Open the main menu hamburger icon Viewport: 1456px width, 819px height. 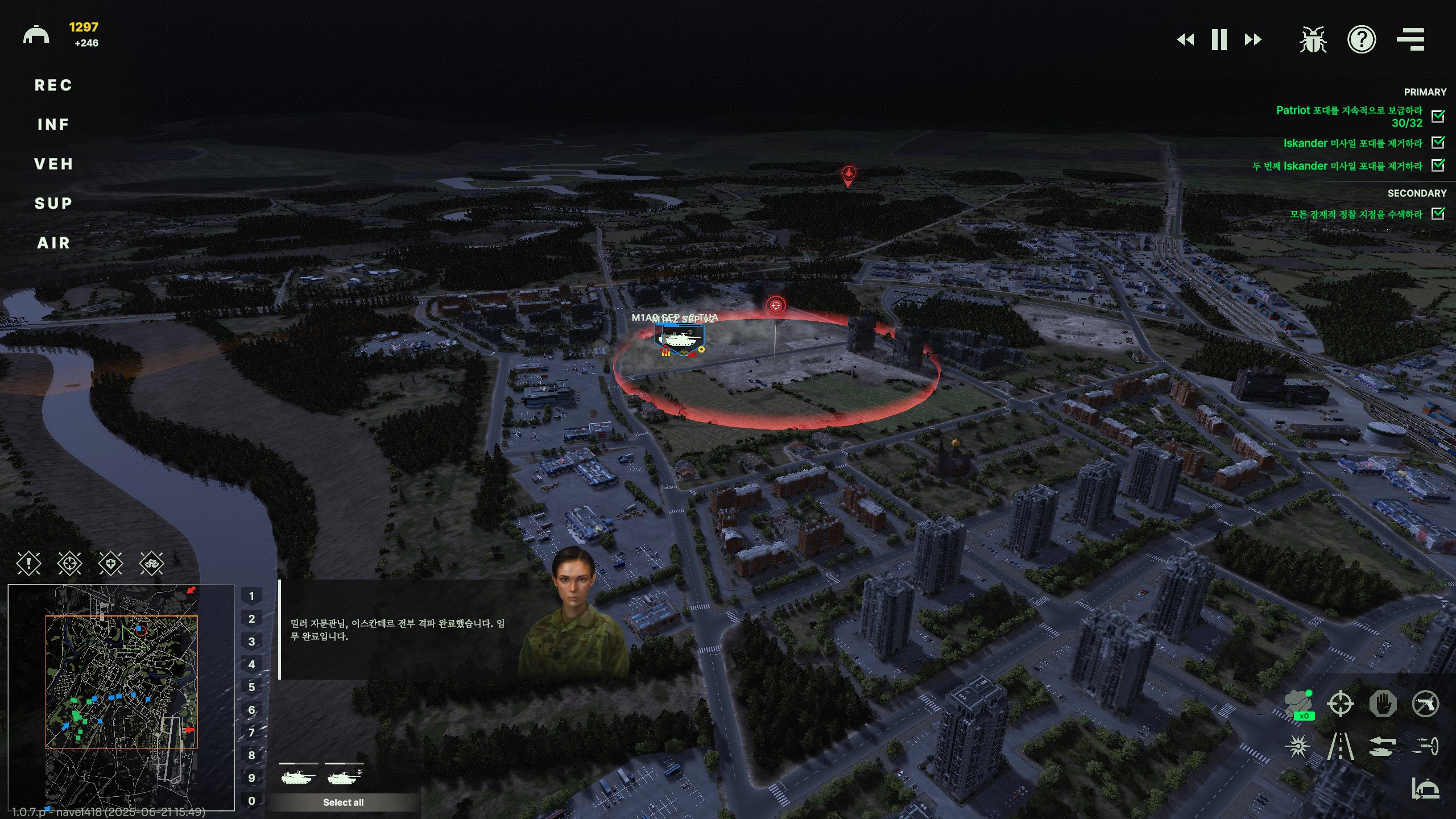click(1410, 40)
